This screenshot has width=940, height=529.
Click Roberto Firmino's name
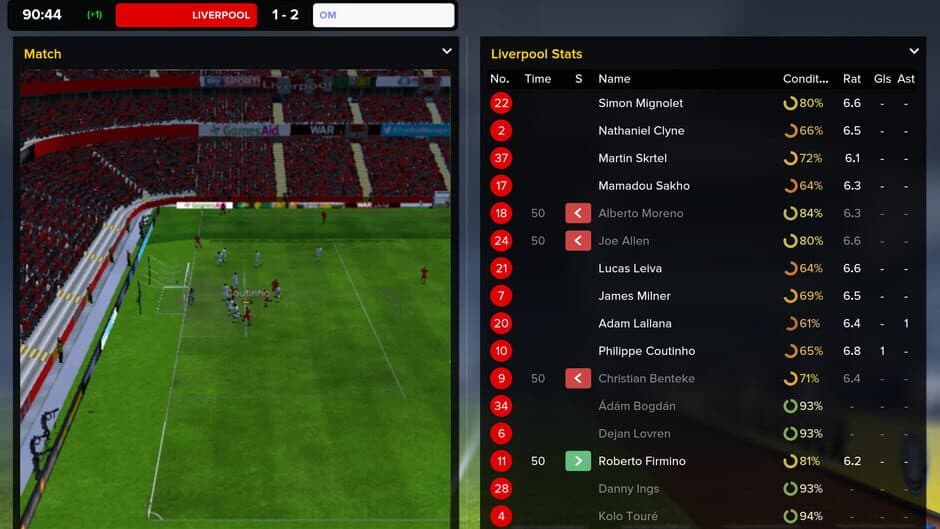tap(641, 461)
